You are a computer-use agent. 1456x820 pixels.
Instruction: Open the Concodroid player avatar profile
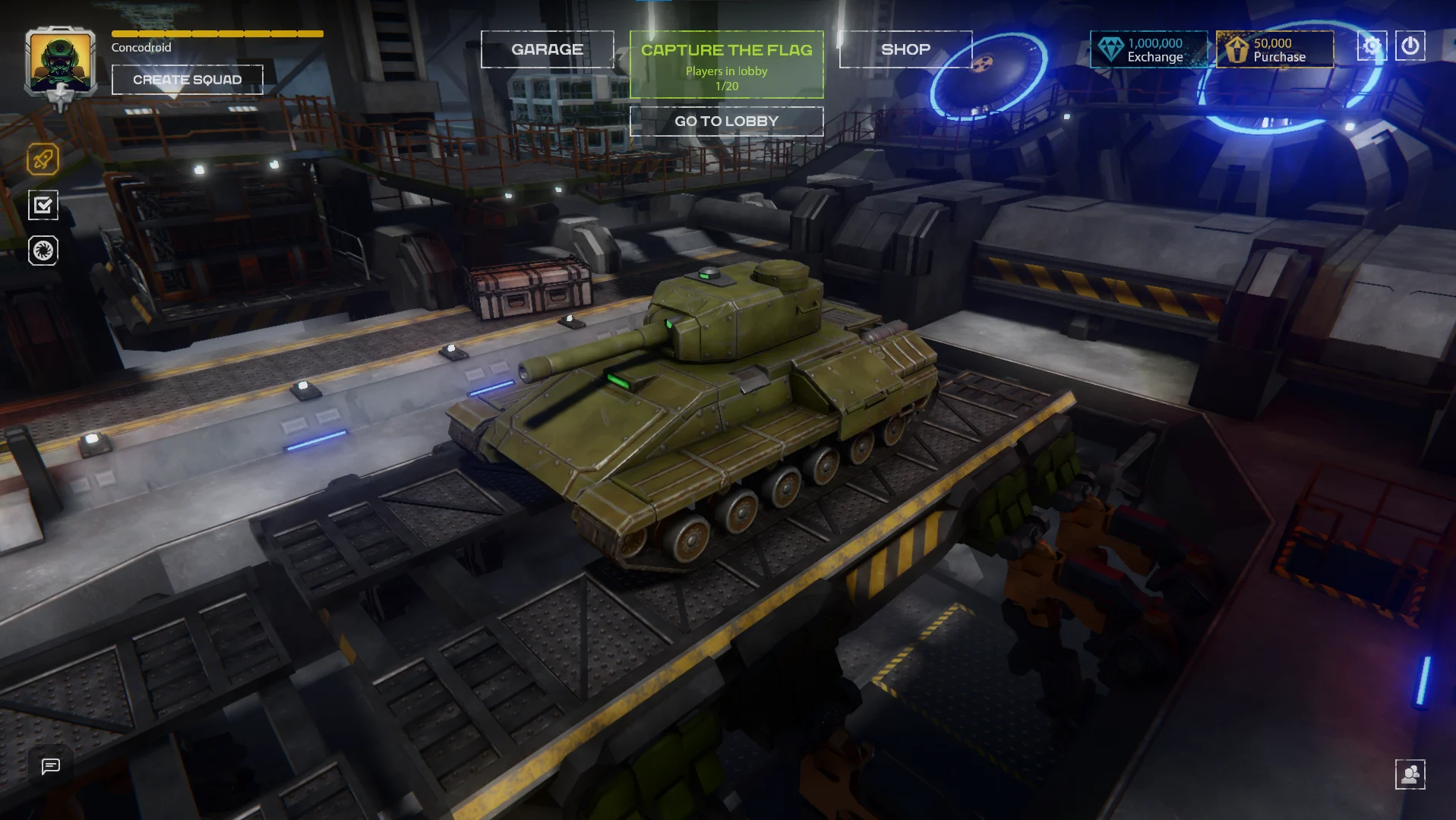60,62
